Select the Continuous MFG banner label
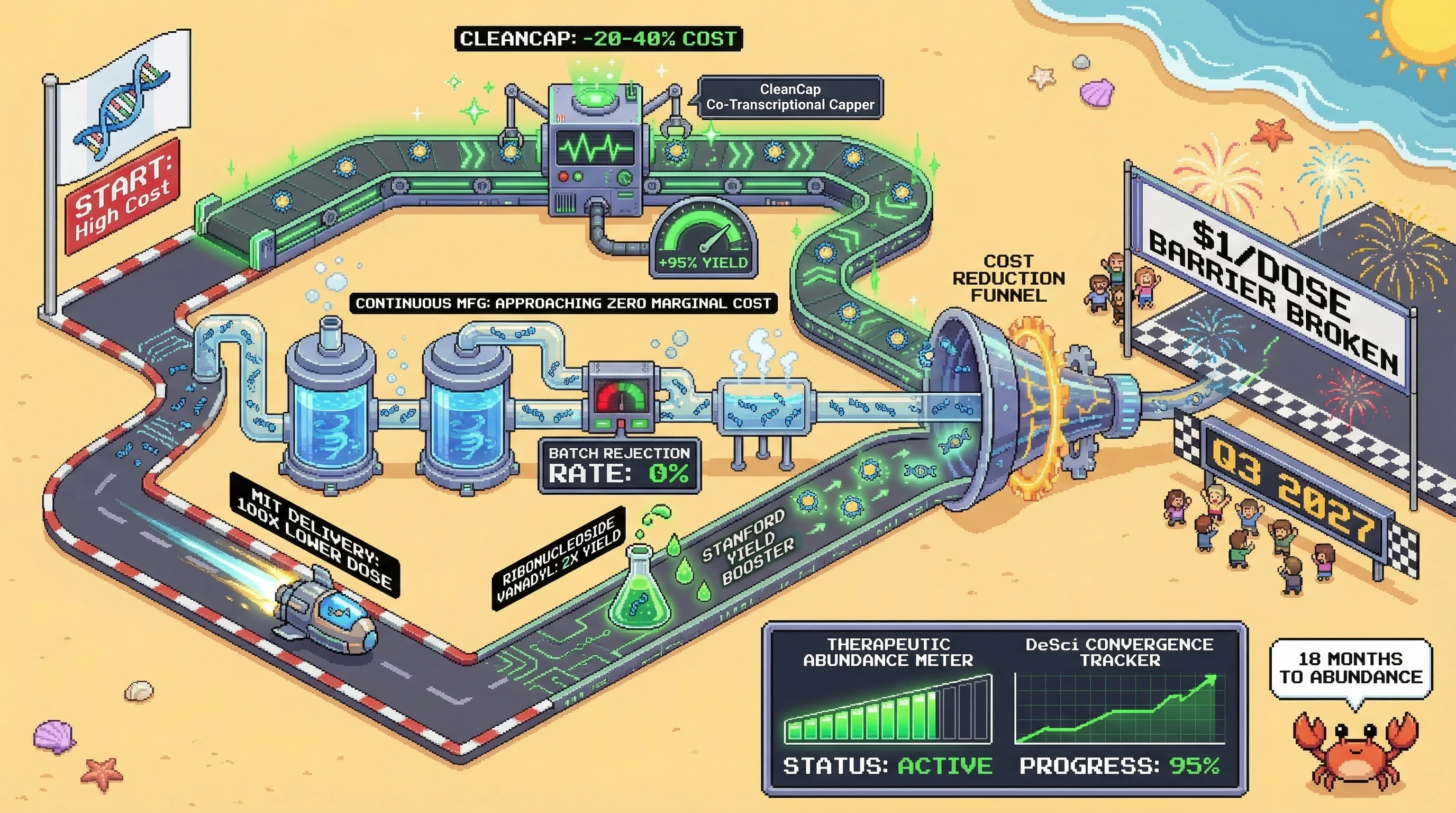The height and width of the screenshot is (813, 1456). point(563,304)
